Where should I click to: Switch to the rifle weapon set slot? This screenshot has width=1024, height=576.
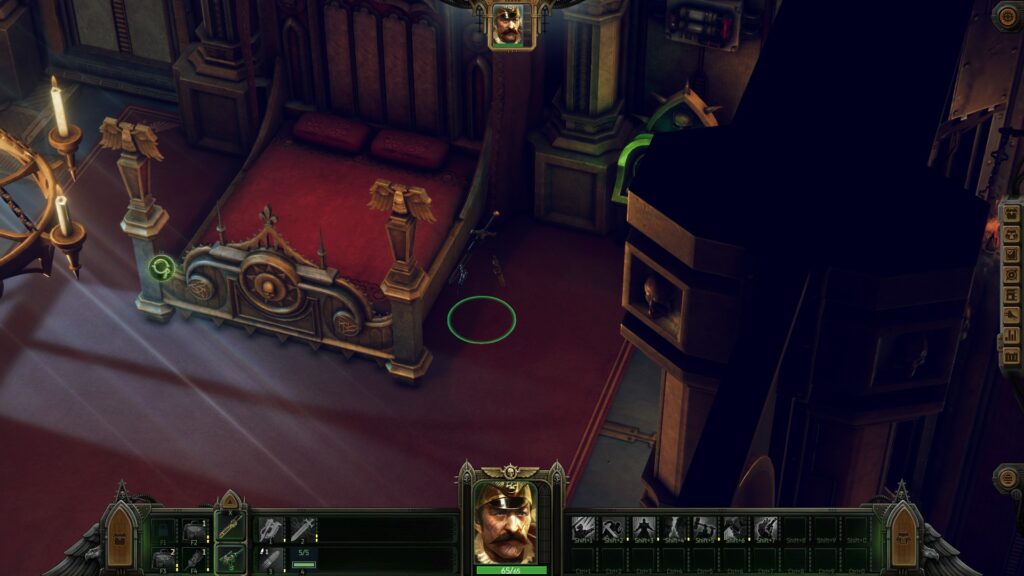click(x=231, y=557)
